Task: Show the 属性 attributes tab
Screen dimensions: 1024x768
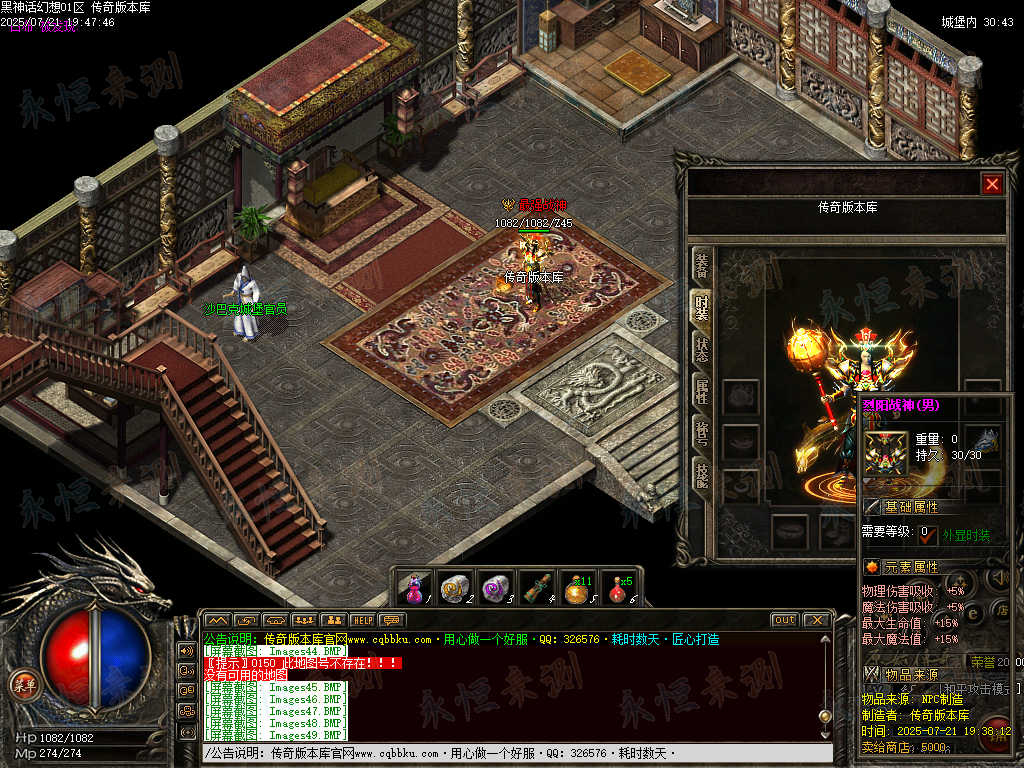Action: coord(702,393)
